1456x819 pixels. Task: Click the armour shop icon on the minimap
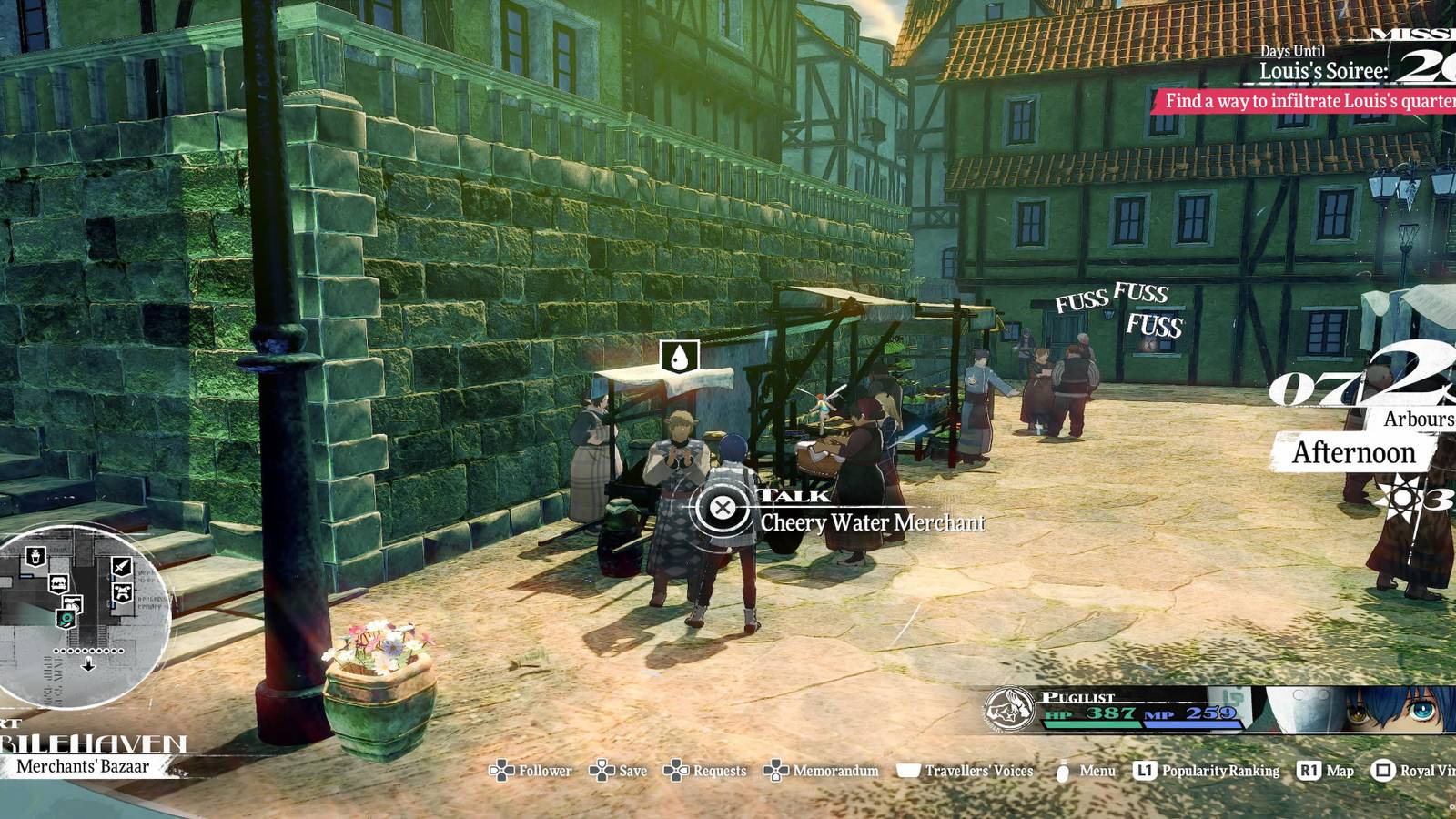pyautogui.click(x=122, y=591)
